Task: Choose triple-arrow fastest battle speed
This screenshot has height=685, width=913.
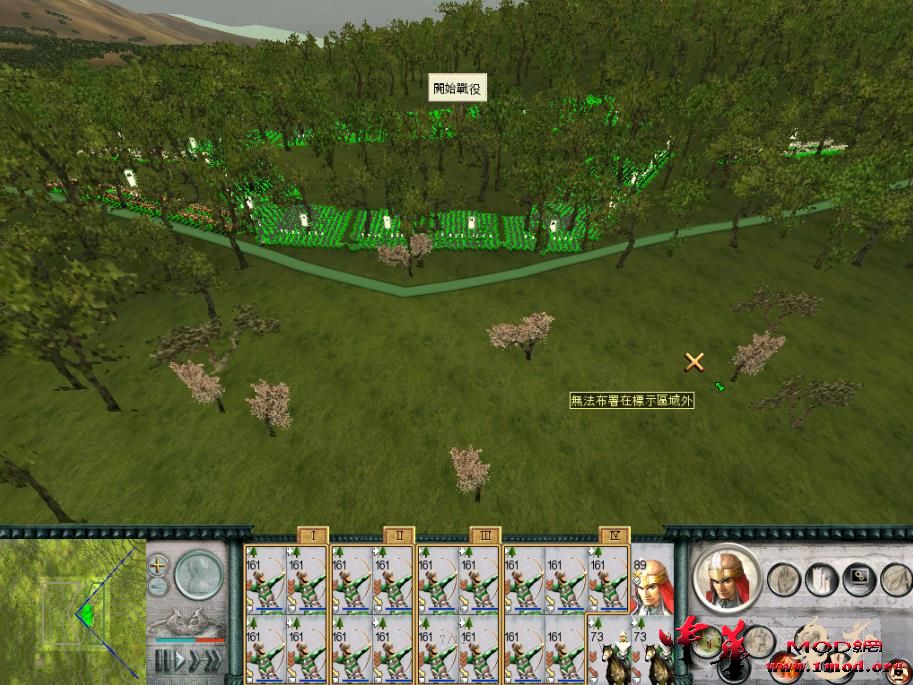Action: point(214,659)
